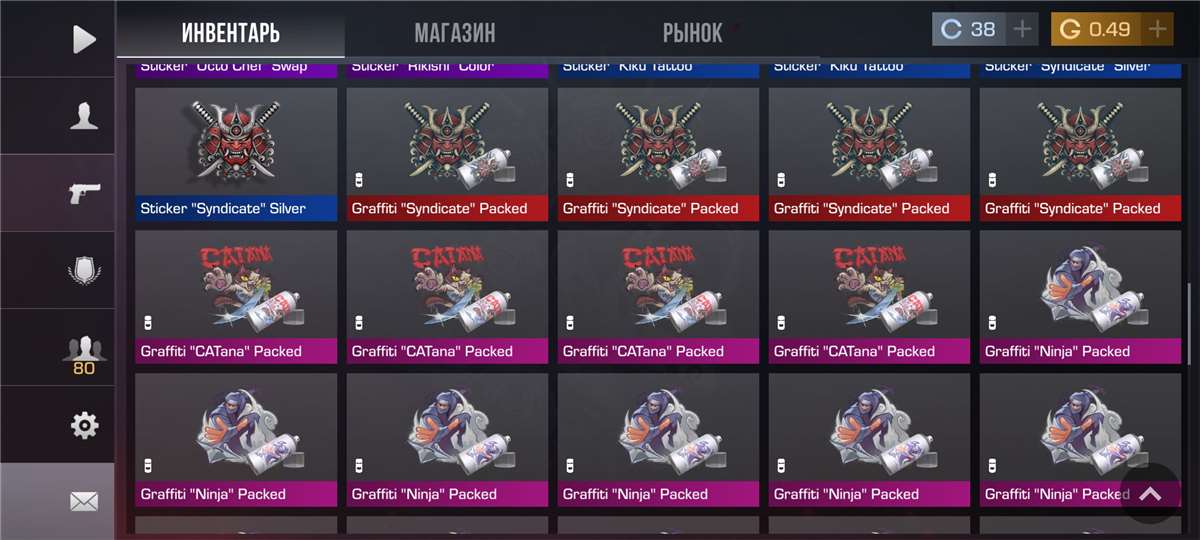Image resolution: width=1200 pixels, height=540 pixels.
Task: Add gold currency with plus button
Action: (x=1158, y=29)
